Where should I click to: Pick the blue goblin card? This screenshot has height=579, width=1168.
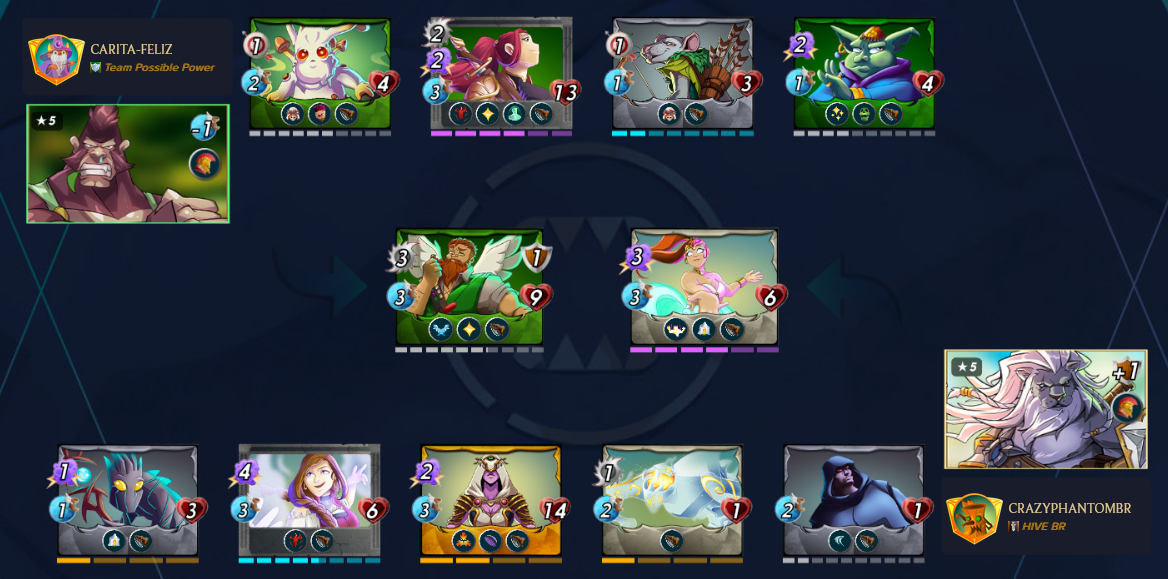[x=864, y=70]
